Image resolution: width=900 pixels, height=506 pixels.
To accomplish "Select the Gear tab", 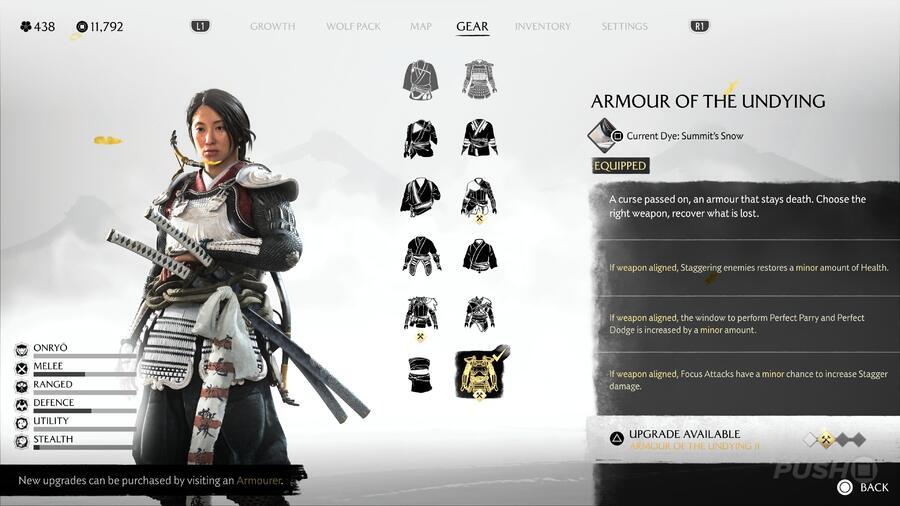I will coord(472,26).
